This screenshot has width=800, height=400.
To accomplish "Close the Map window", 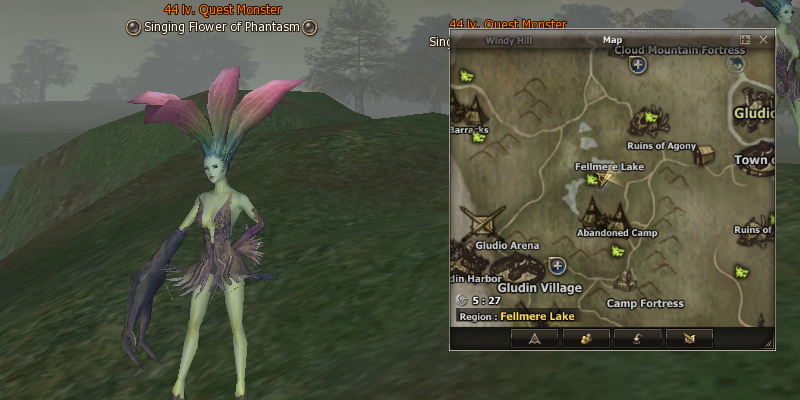I will [x=764, y=40].
